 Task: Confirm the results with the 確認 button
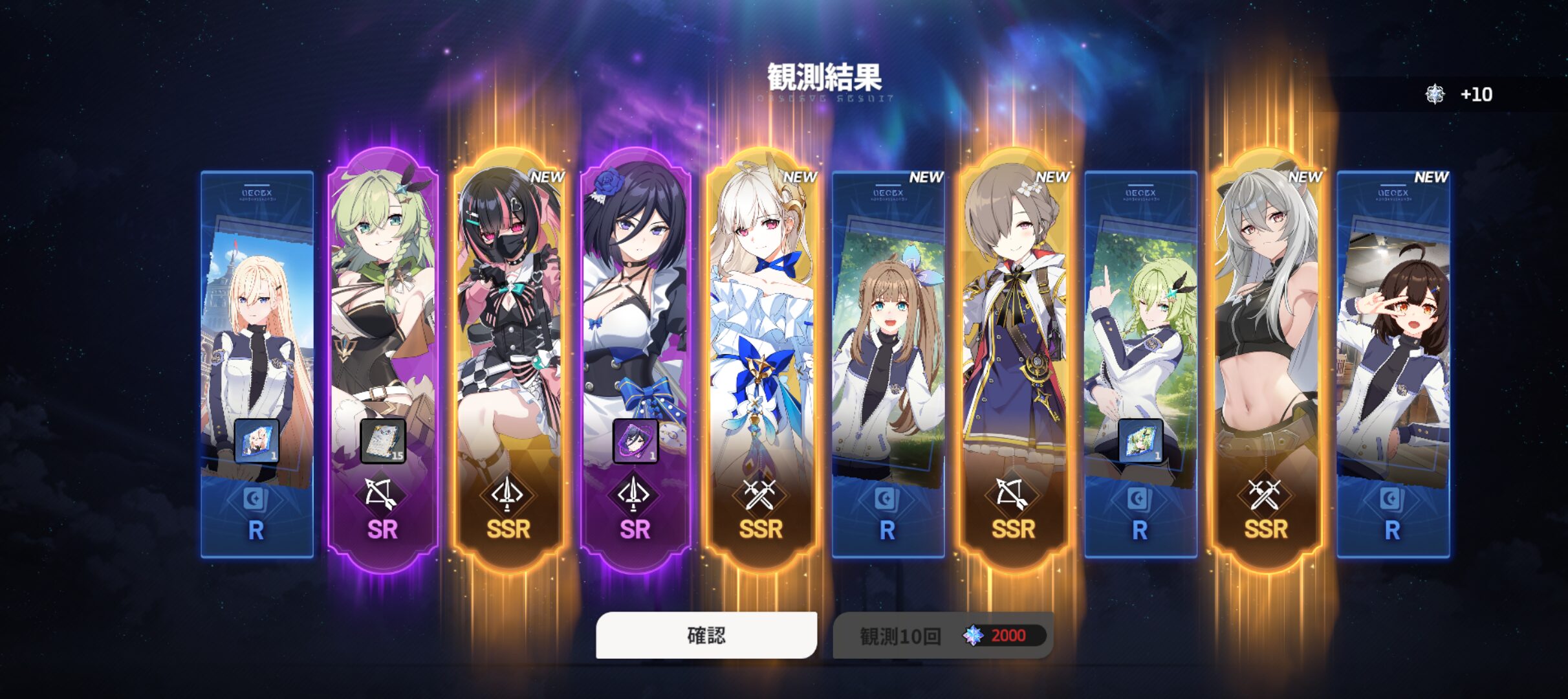click(706, 635)
